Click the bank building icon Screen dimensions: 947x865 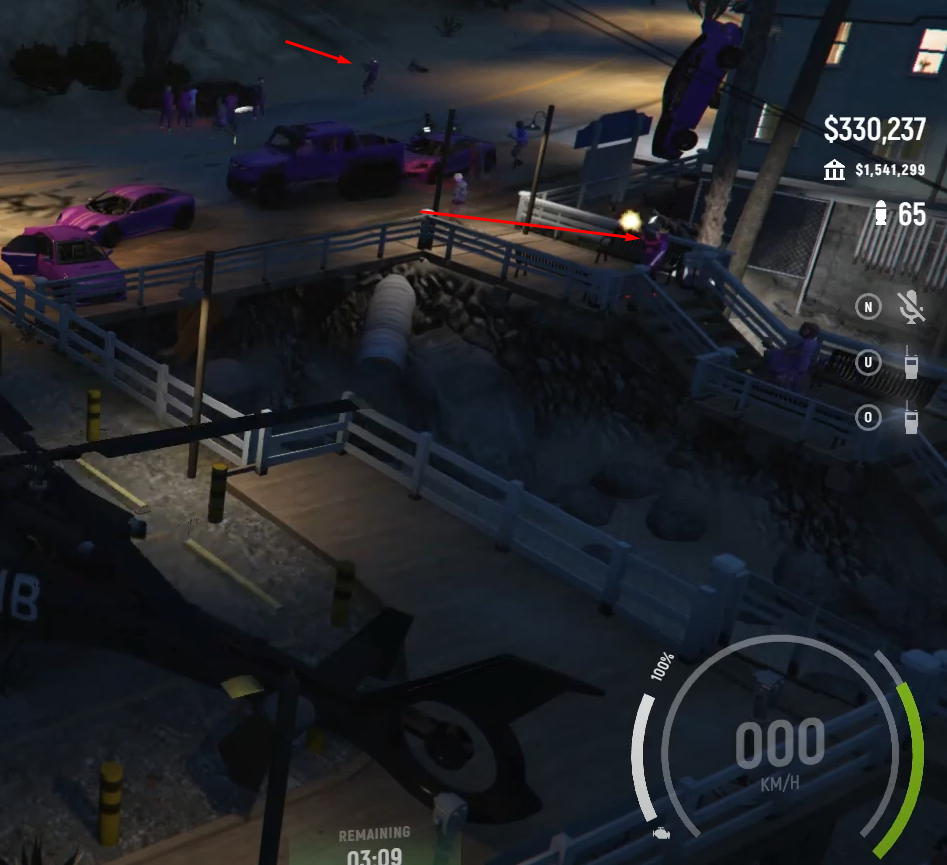[x=834, y=171]
